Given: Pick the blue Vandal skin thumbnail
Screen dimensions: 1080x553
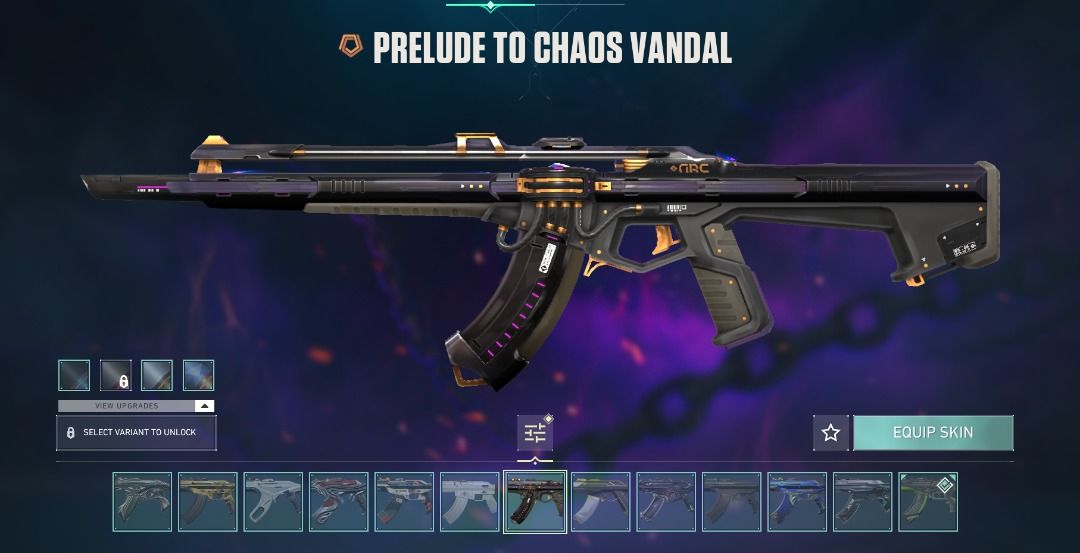Looking at the screenshot, I should 797,501.
